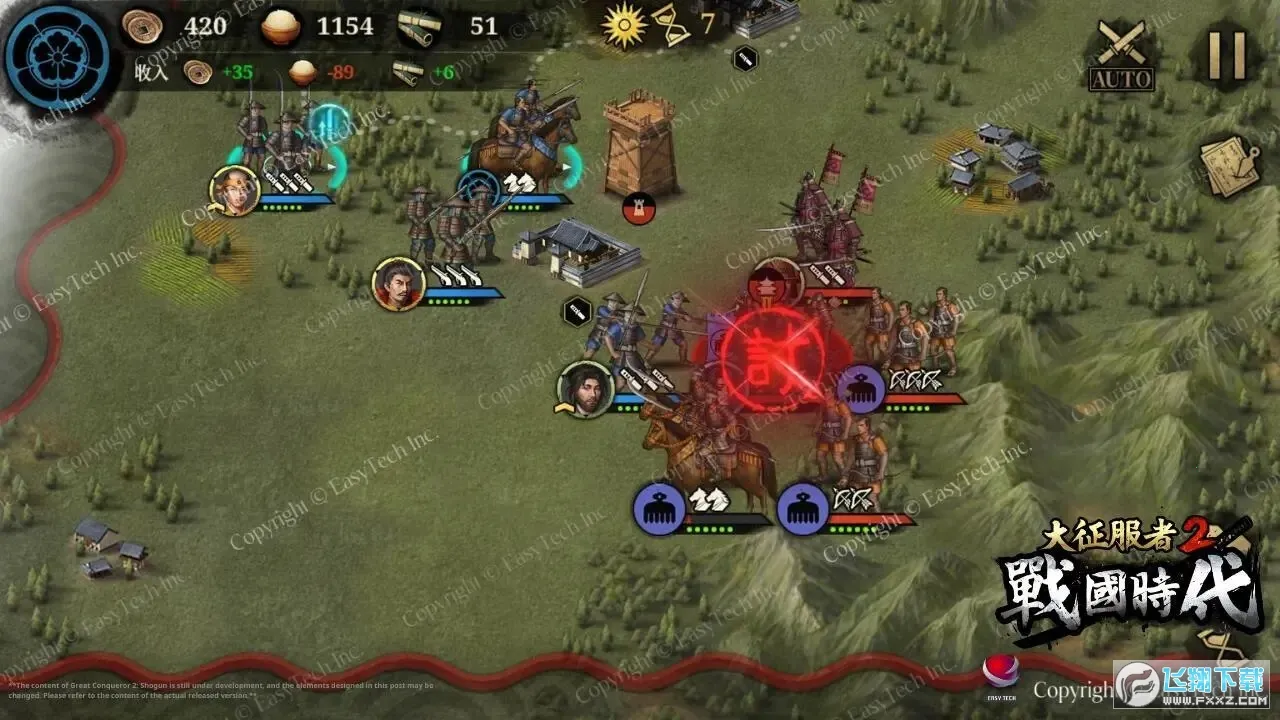Select the bearded general with yellow chevron
The image size is (1280, 720).
585,389
